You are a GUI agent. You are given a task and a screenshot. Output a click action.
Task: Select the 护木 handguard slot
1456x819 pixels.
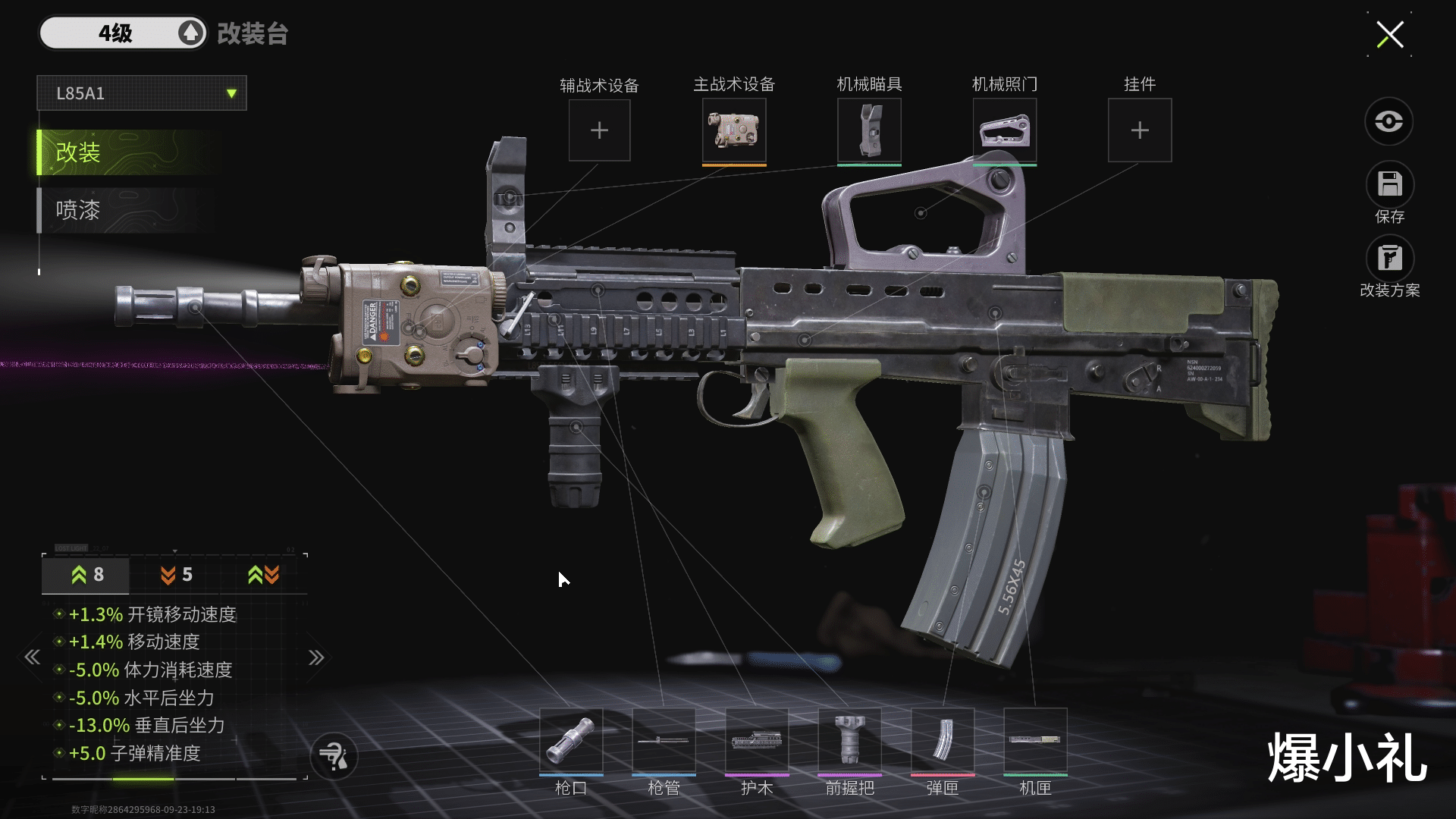click(757, 741)
